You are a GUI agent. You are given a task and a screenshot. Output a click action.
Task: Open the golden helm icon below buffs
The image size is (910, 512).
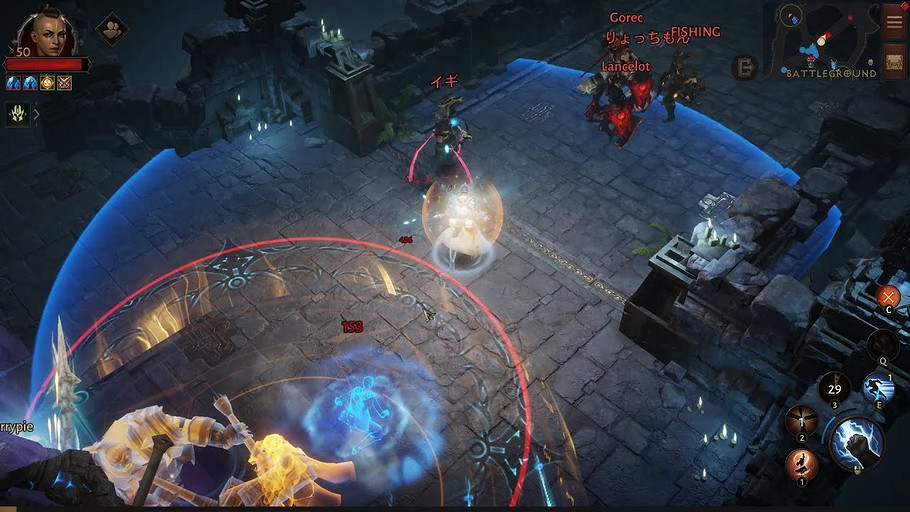(x=18, y=114)
